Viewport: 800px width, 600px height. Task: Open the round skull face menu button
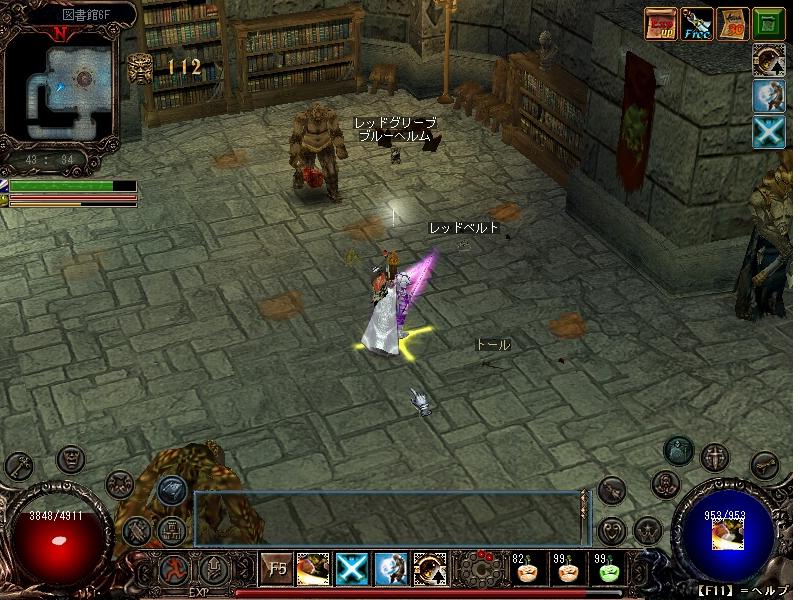point(70,460)
